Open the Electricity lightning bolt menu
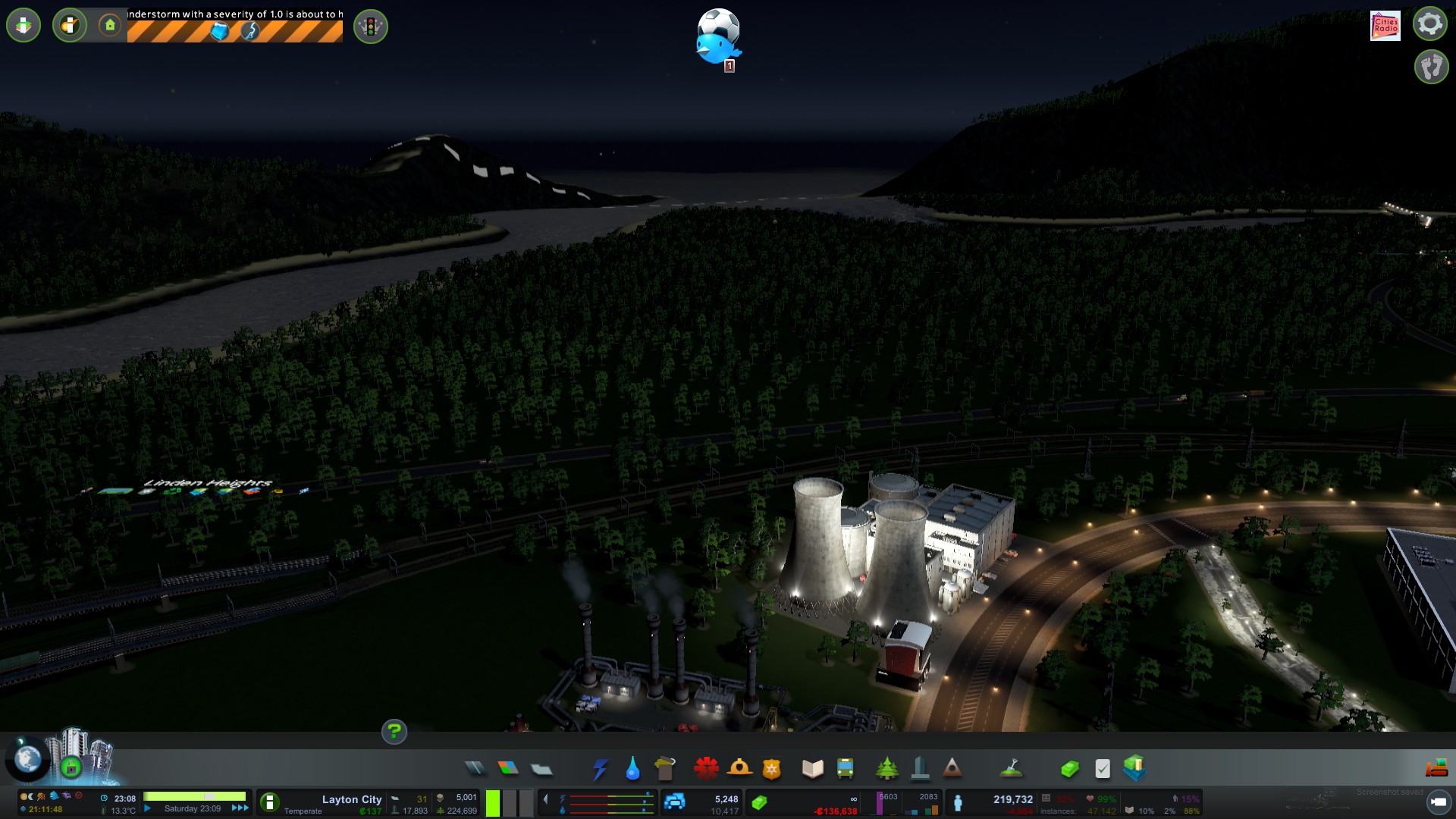 point(601,769)
